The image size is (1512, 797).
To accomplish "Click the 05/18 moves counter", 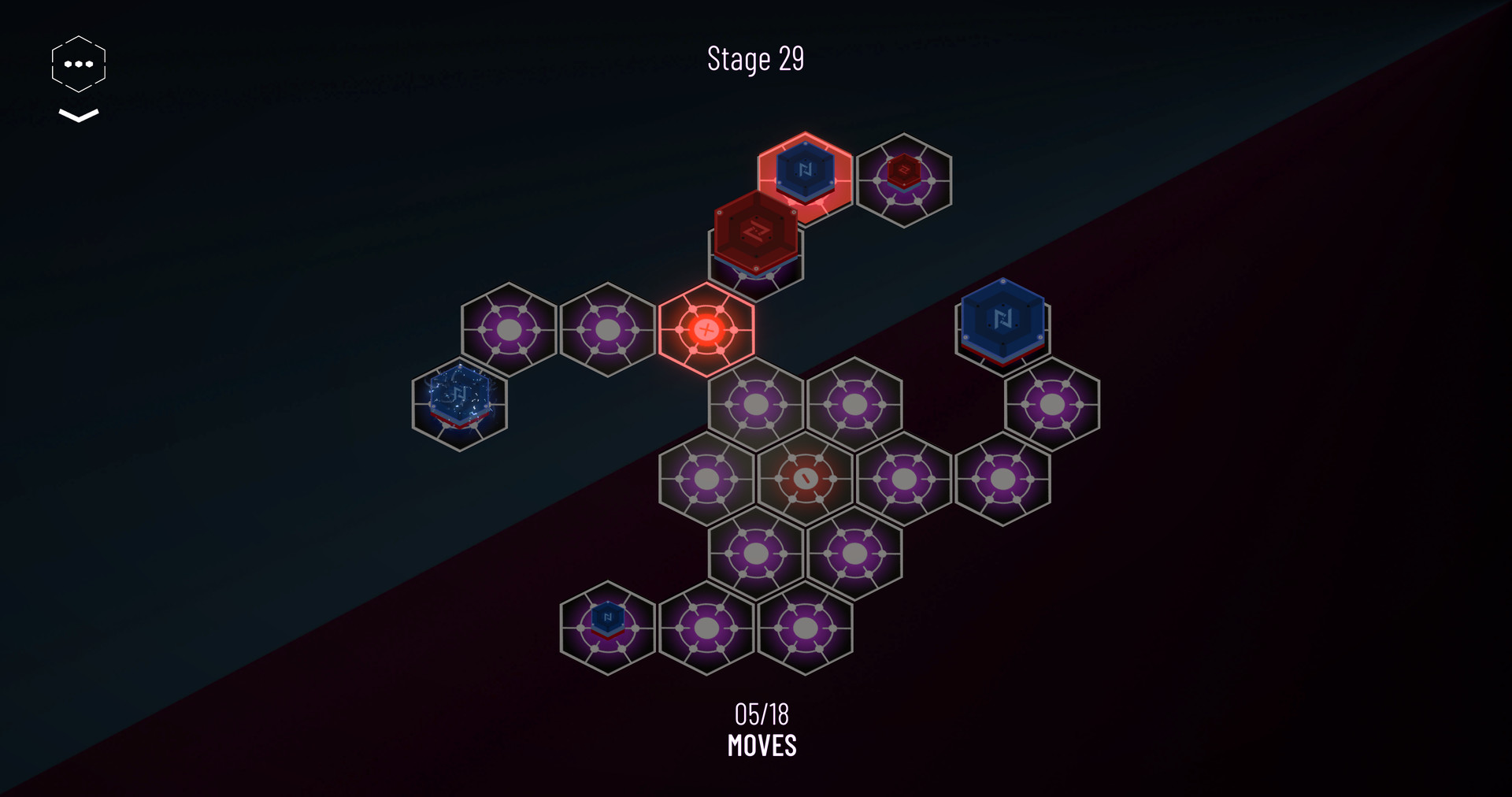I will point(761,714).
